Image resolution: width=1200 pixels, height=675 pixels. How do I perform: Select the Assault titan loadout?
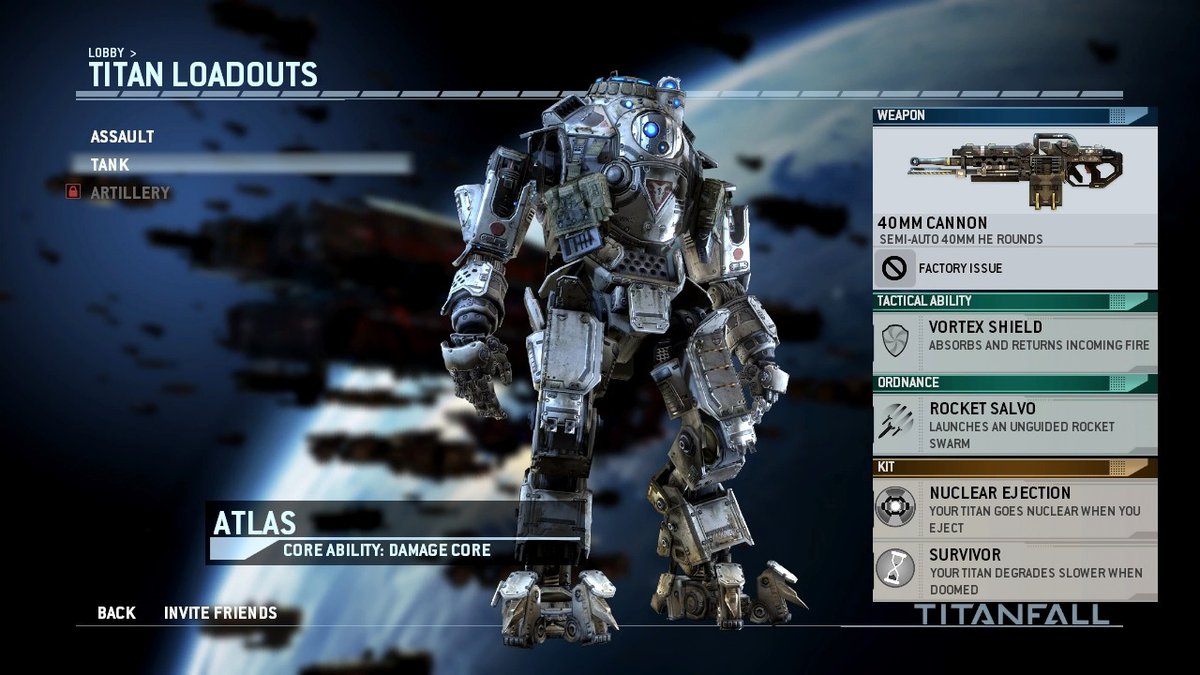(x=122, y=136)
